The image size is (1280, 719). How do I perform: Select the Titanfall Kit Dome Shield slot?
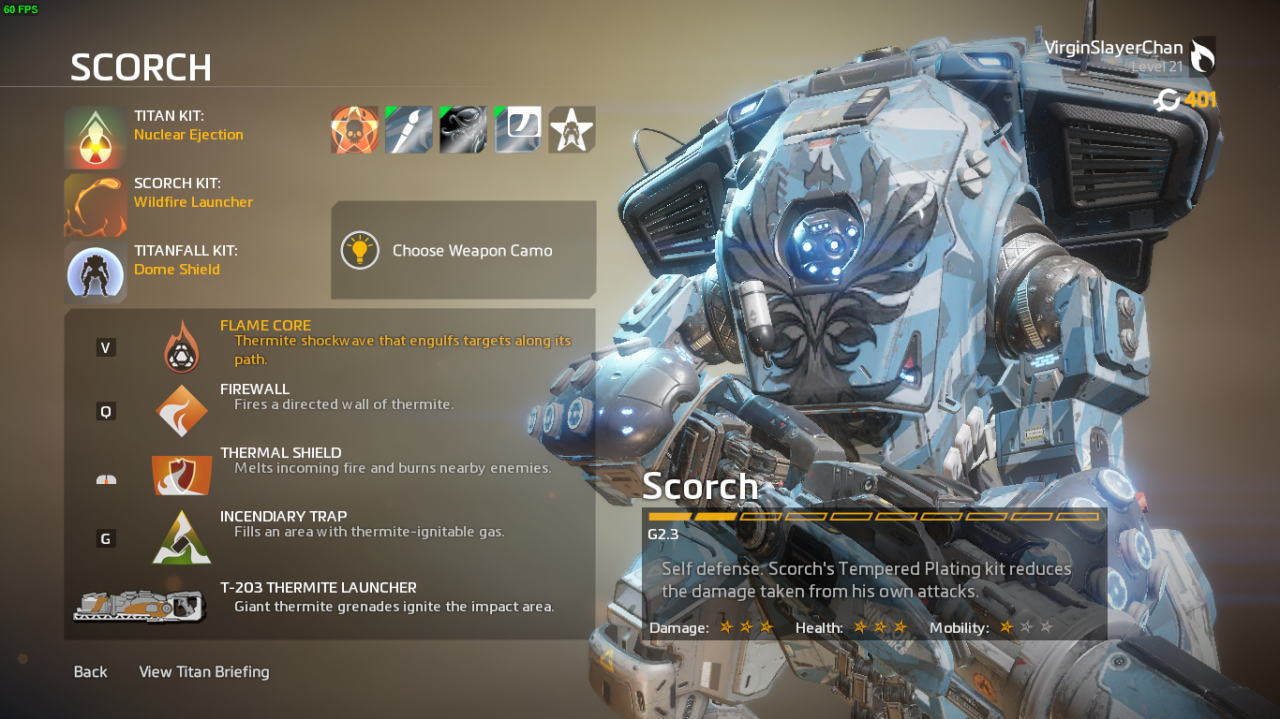tap(96, 271)
